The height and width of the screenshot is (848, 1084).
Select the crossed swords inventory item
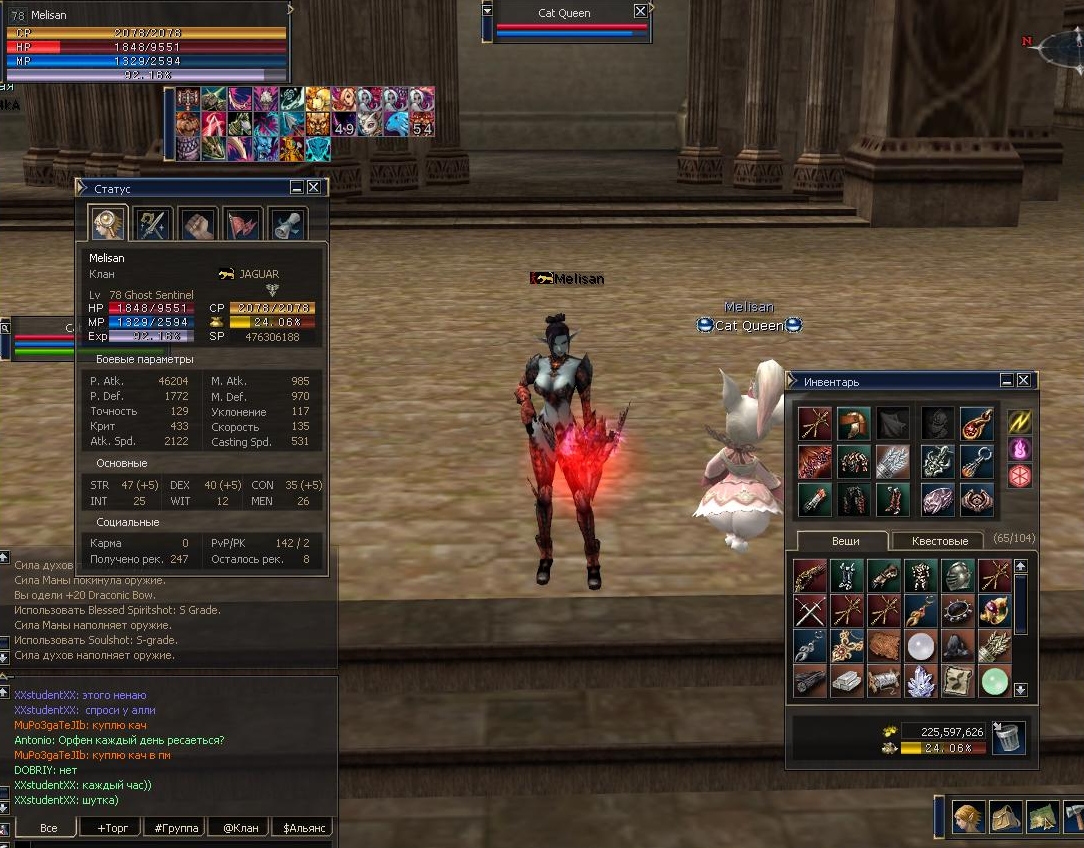(x=811, y=610)
